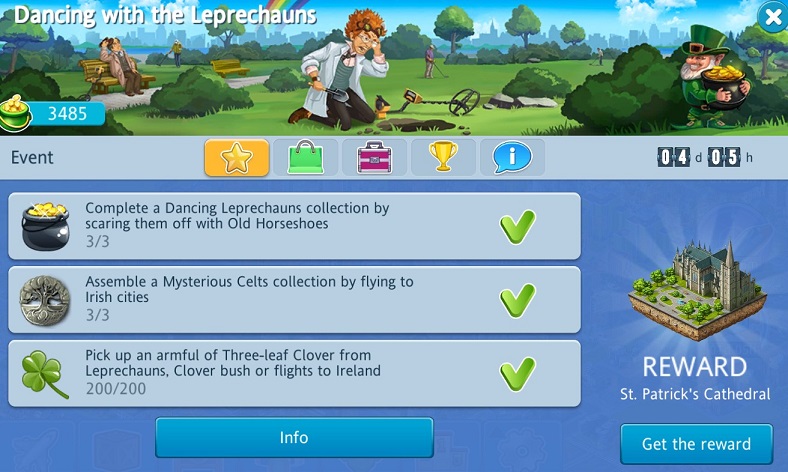Screen dimensions: 788x472
Task: Open the blue info bubble tab
Action: (512, 158)
